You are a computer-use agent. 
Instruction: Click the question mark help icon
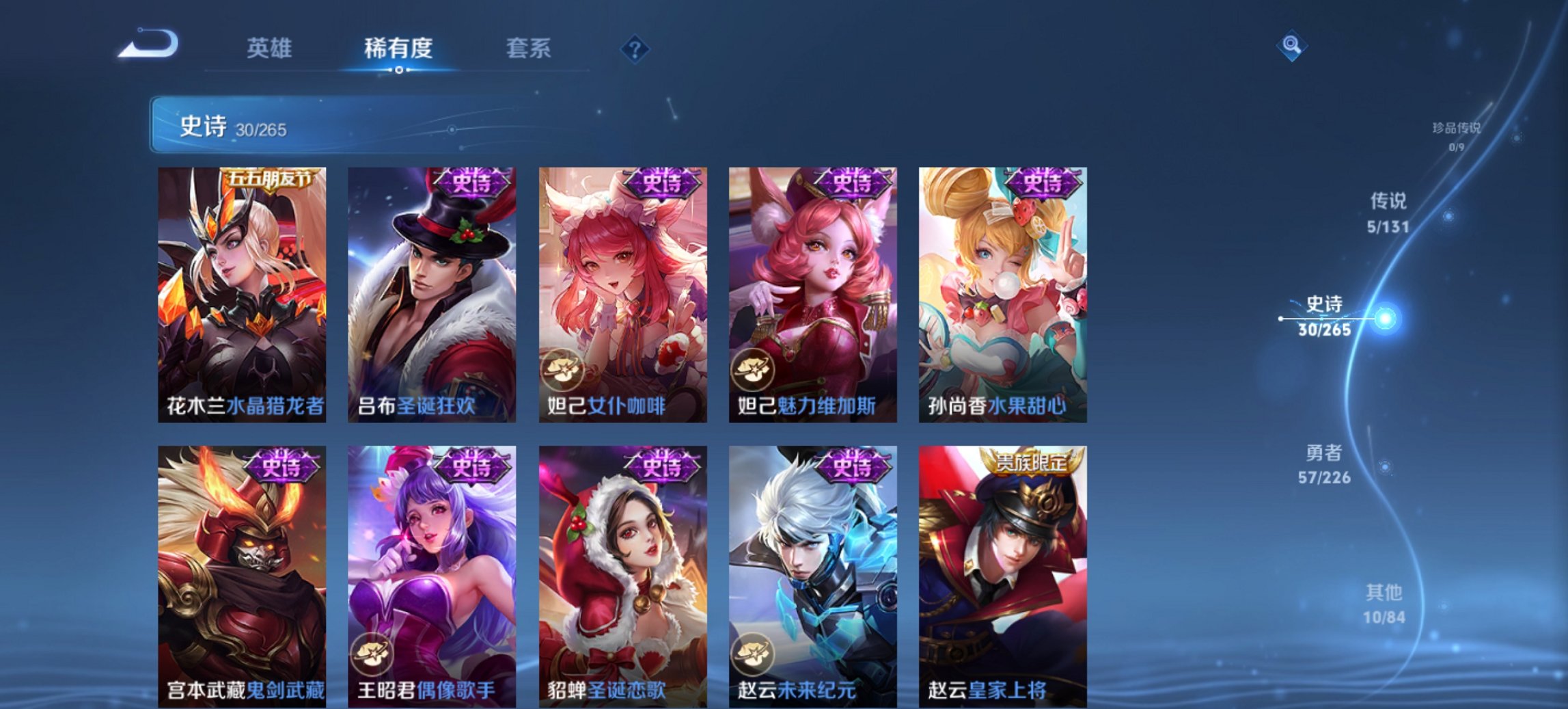[635, 48]
